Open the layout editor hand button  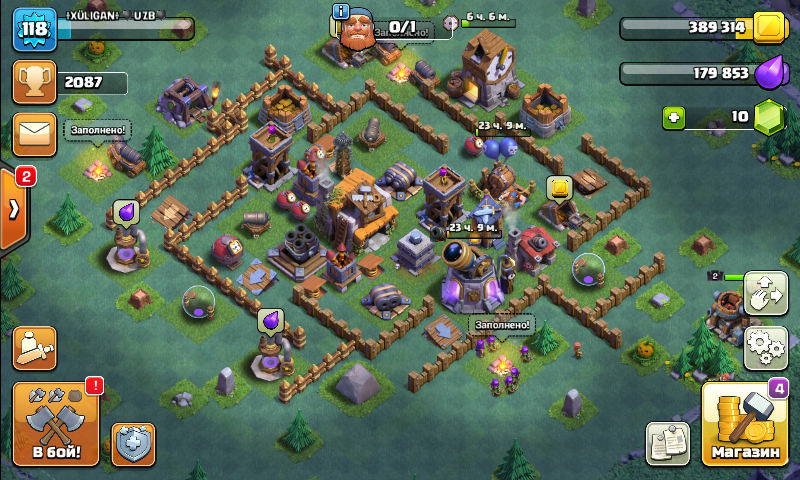[x=766, y=292]
